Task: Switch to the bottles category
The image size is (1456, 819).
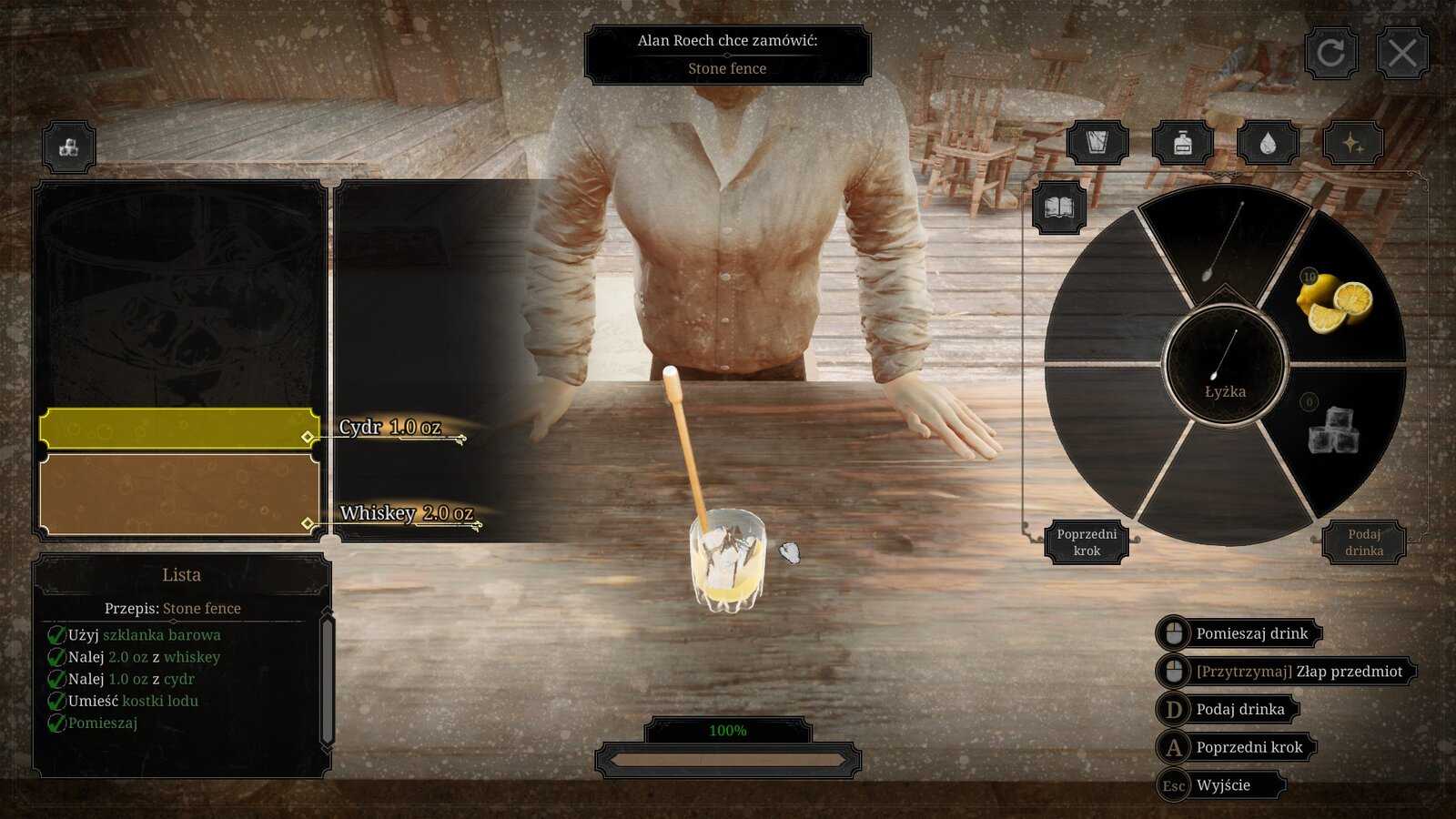Action: (x=1182, y=143)
